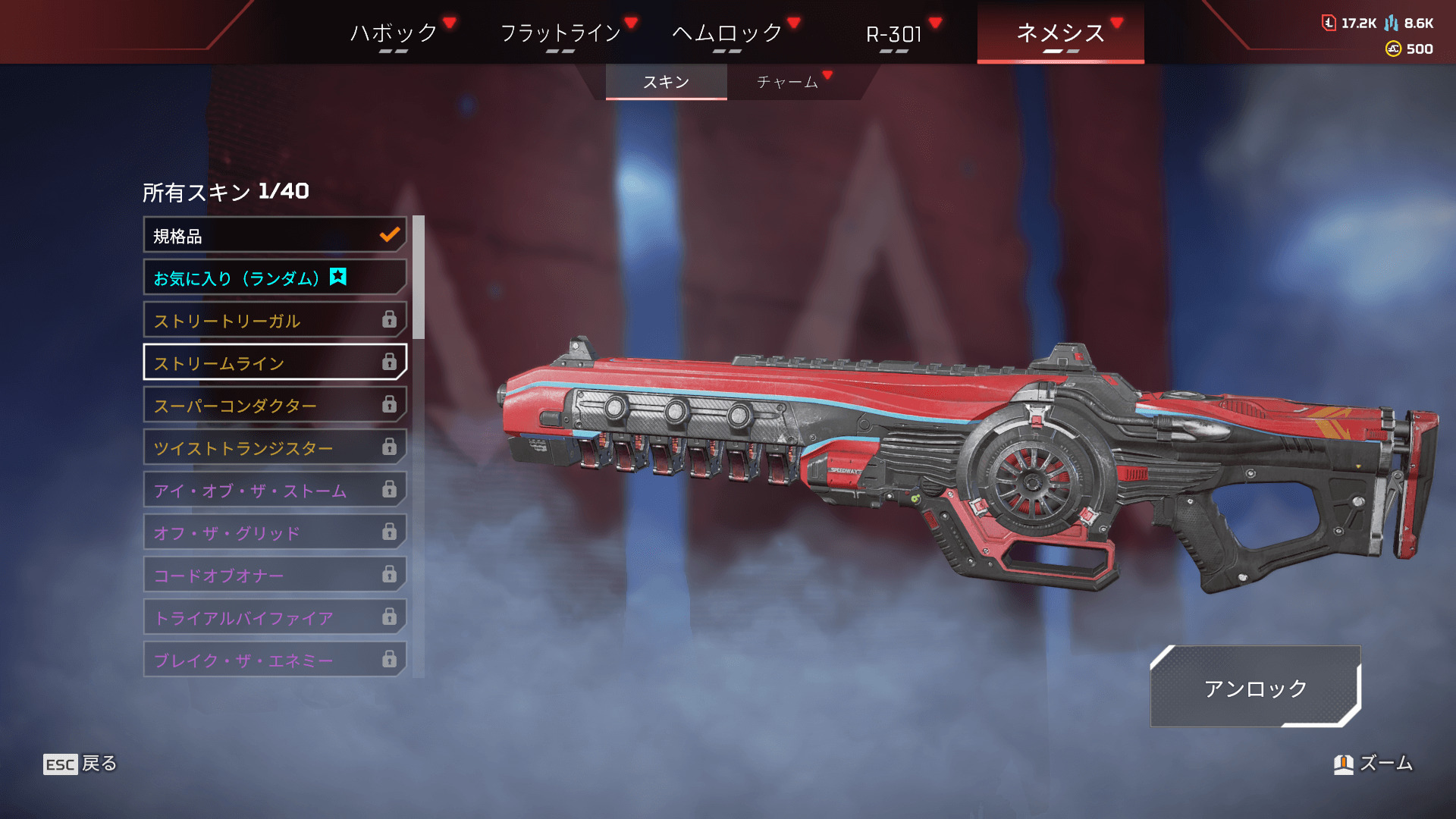
Task: Go back with the 戻る button
Action: pyautogui.click(x=80, y=764)
